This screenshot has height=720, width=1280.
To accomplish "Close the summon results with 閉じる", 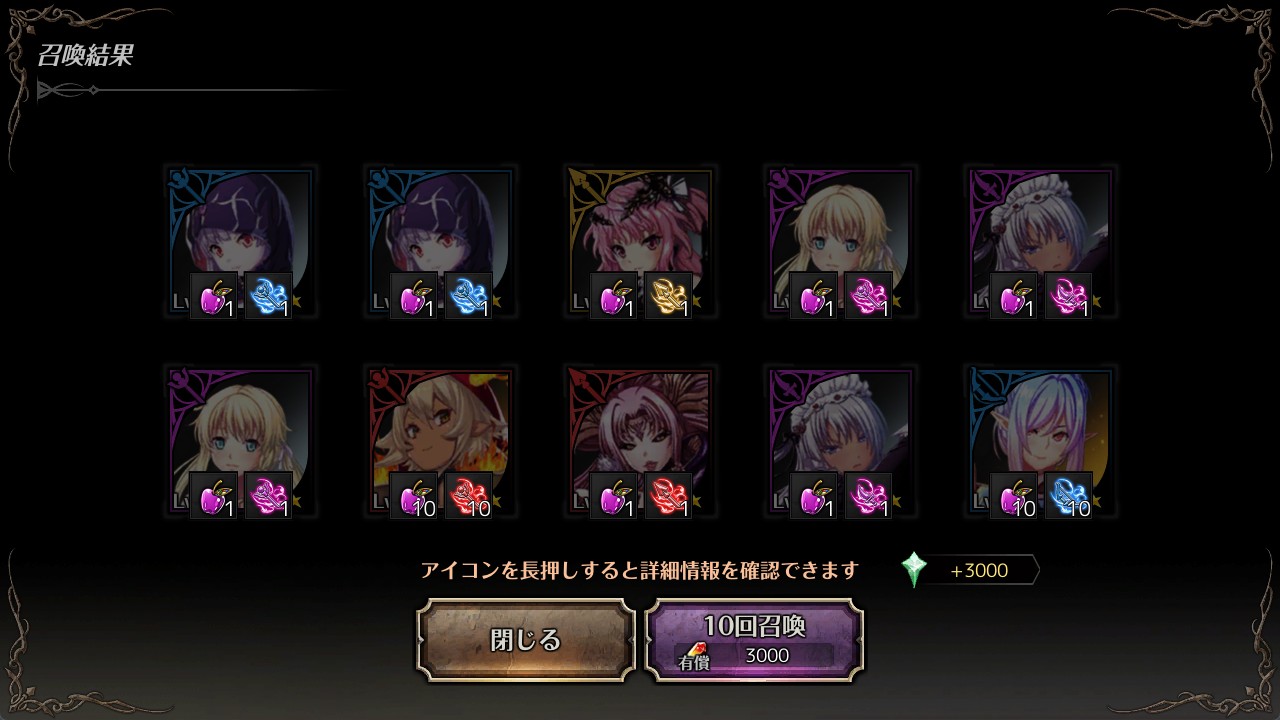I will click(526, 640).
